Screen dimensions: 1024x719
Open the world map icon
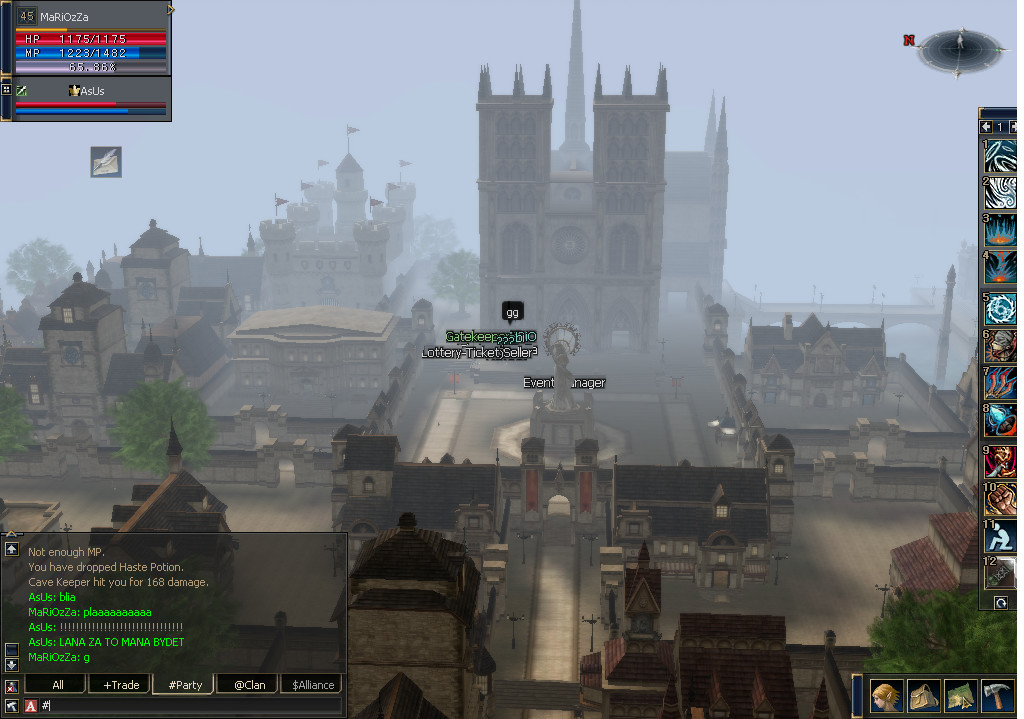click(x=961, y=695)
